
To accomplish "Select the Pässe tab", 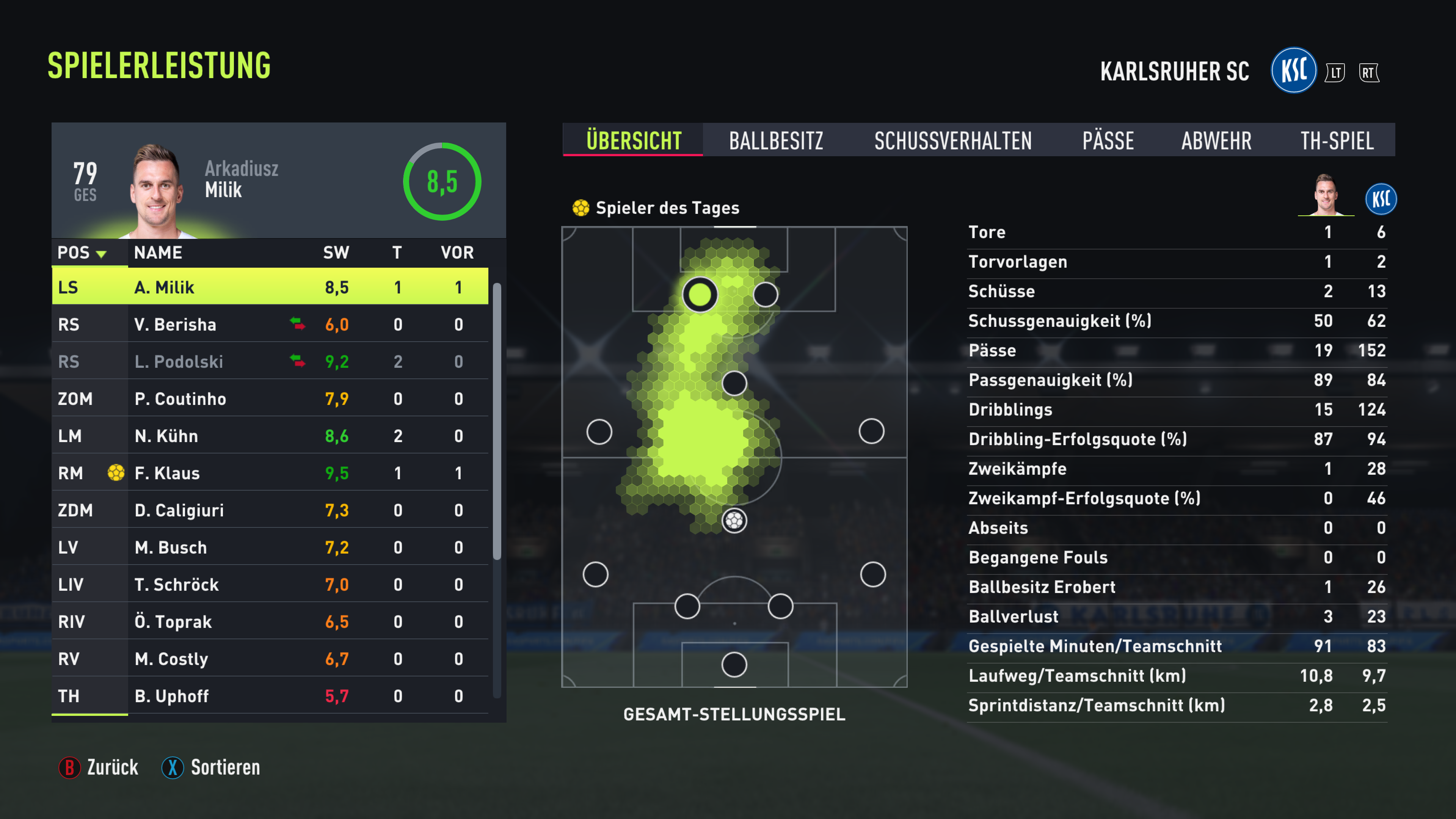I will pyautogui.click(x=1108, y=140).
